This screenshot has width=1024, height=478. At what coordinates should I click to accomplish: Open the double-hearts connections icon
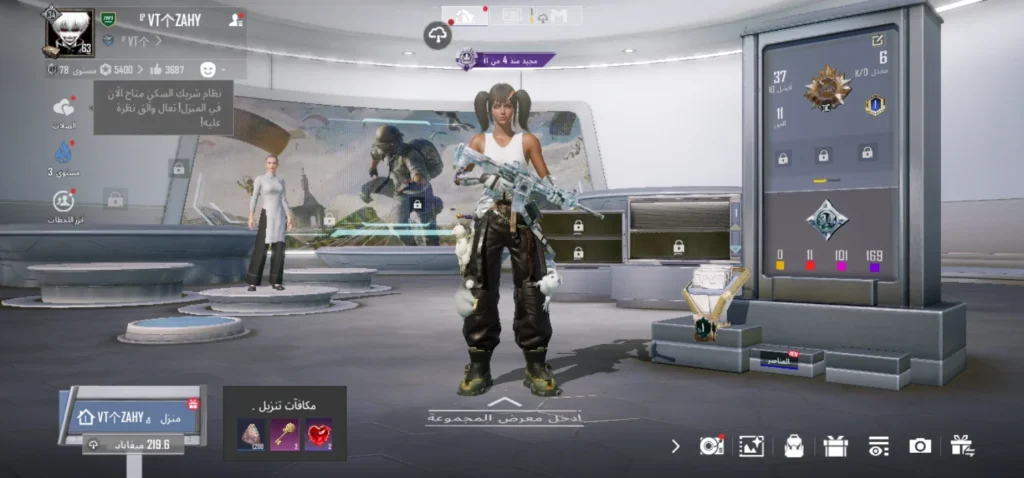(65, 108)
